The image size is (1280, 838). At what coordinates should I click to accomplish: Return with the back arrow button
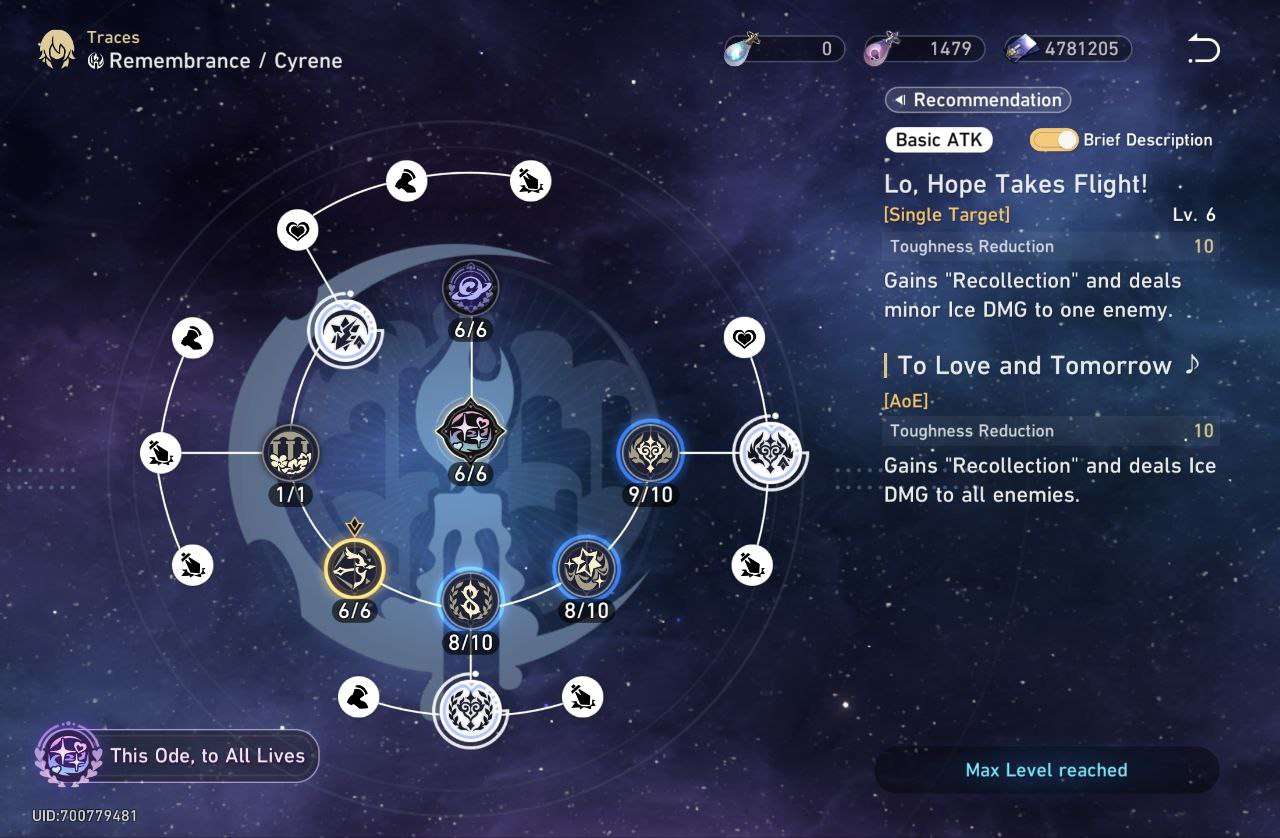(1203, 48)
